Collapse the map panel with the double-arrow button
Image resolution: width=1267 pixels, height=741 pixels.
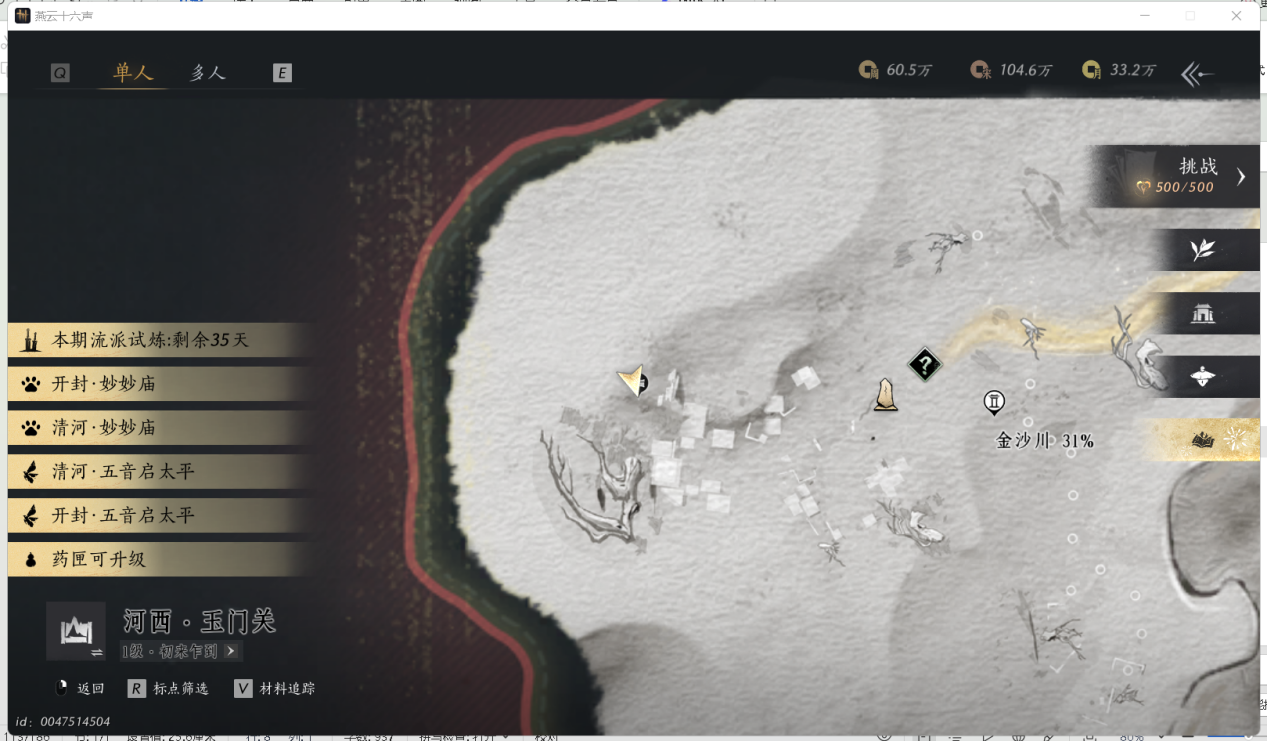1197,73
